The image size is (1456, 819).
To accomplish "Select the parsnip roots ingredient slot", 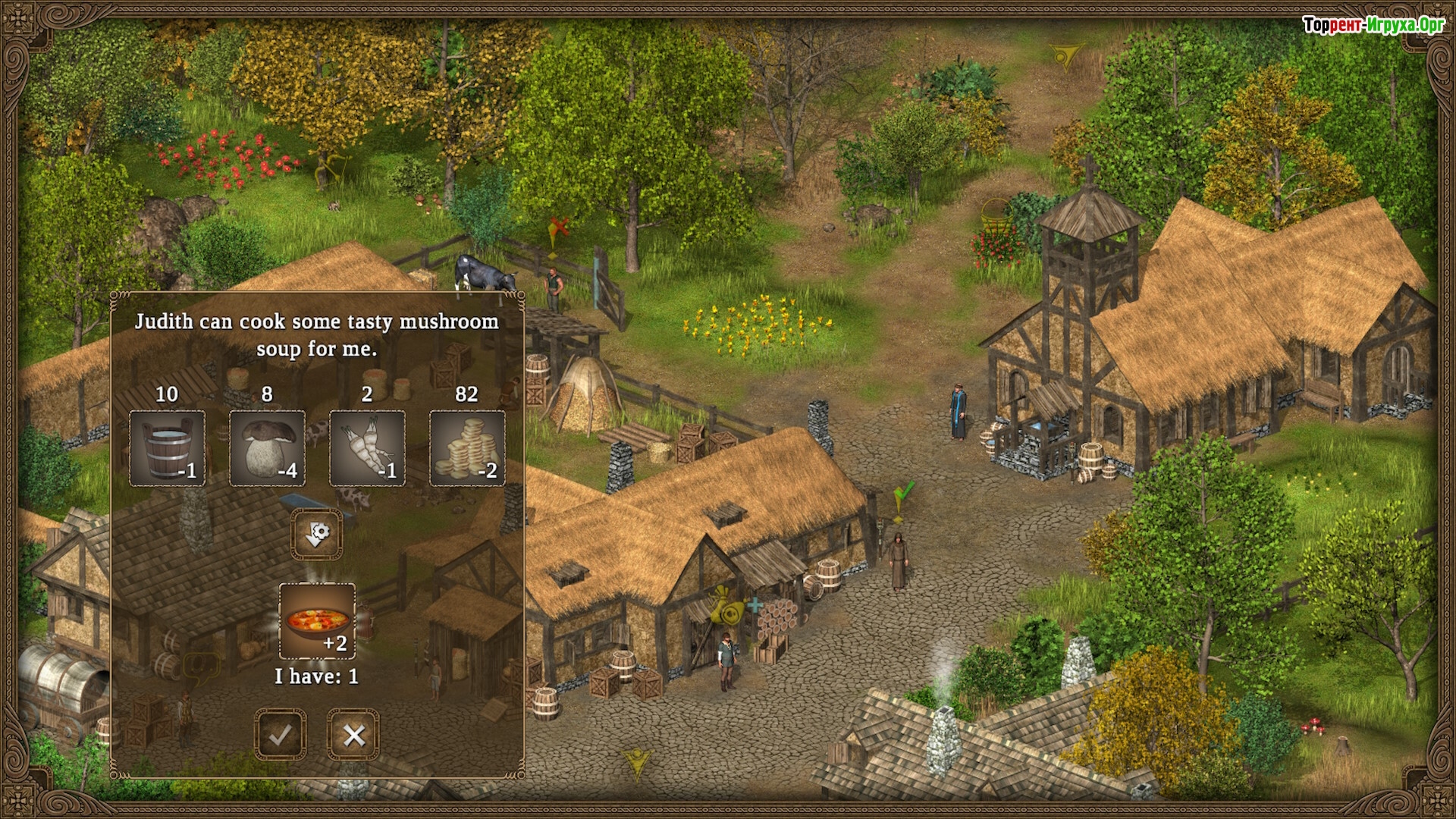I will tap(367, 448).
